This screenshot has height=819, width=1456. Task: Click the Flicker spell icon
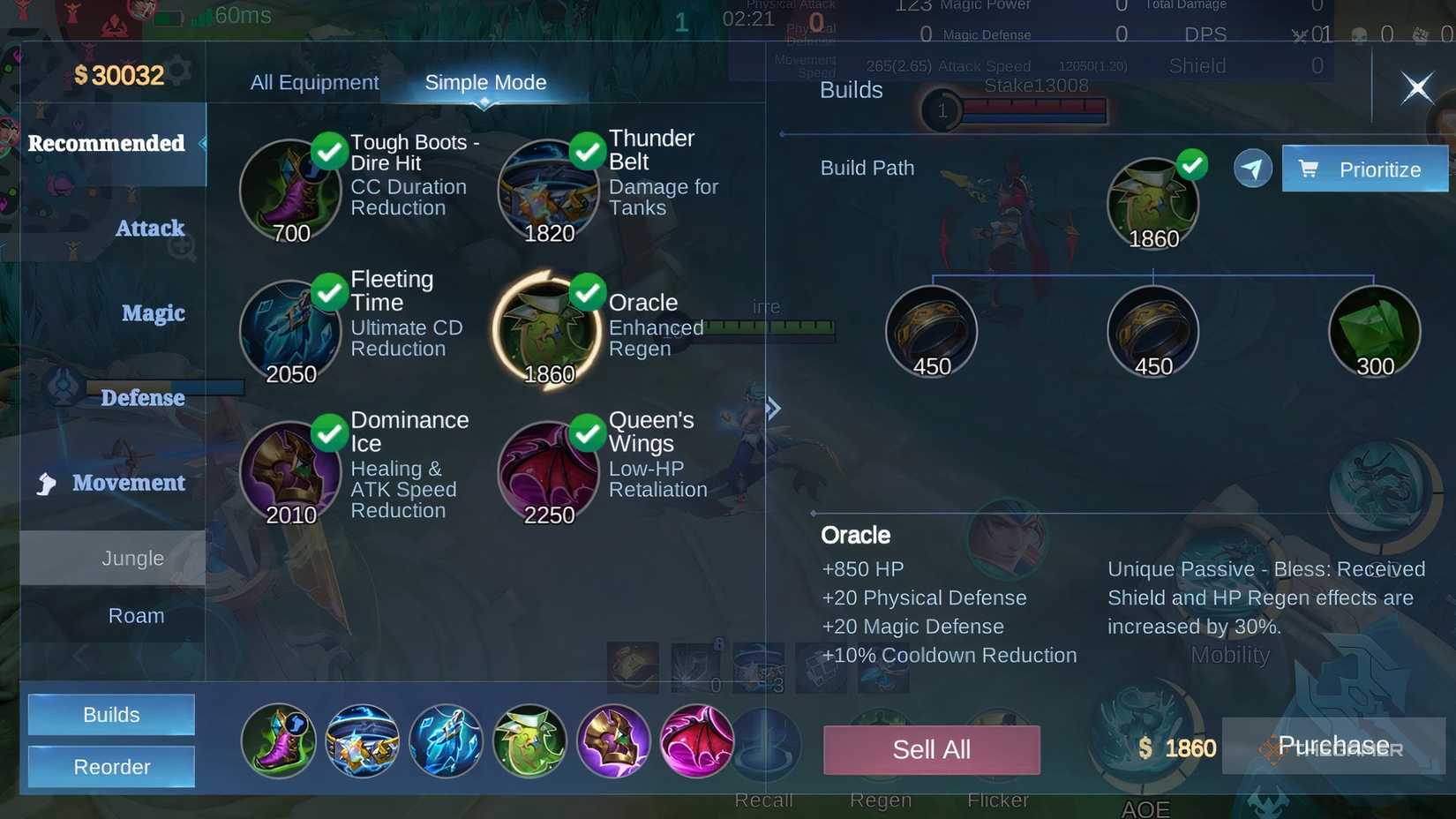coord(998,746)
